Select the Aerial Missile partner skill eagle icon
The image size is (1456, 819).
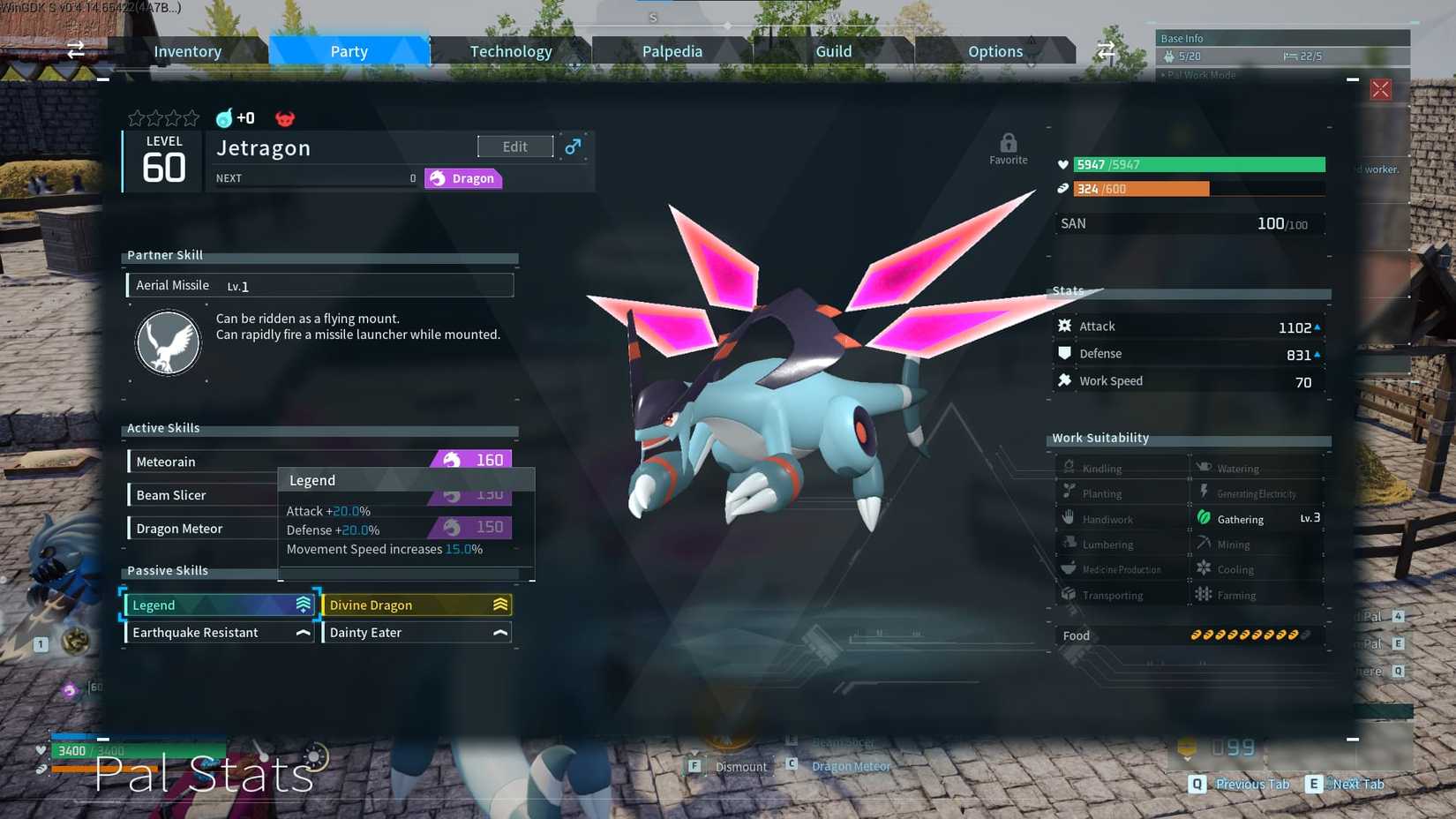tap(168, 342)
